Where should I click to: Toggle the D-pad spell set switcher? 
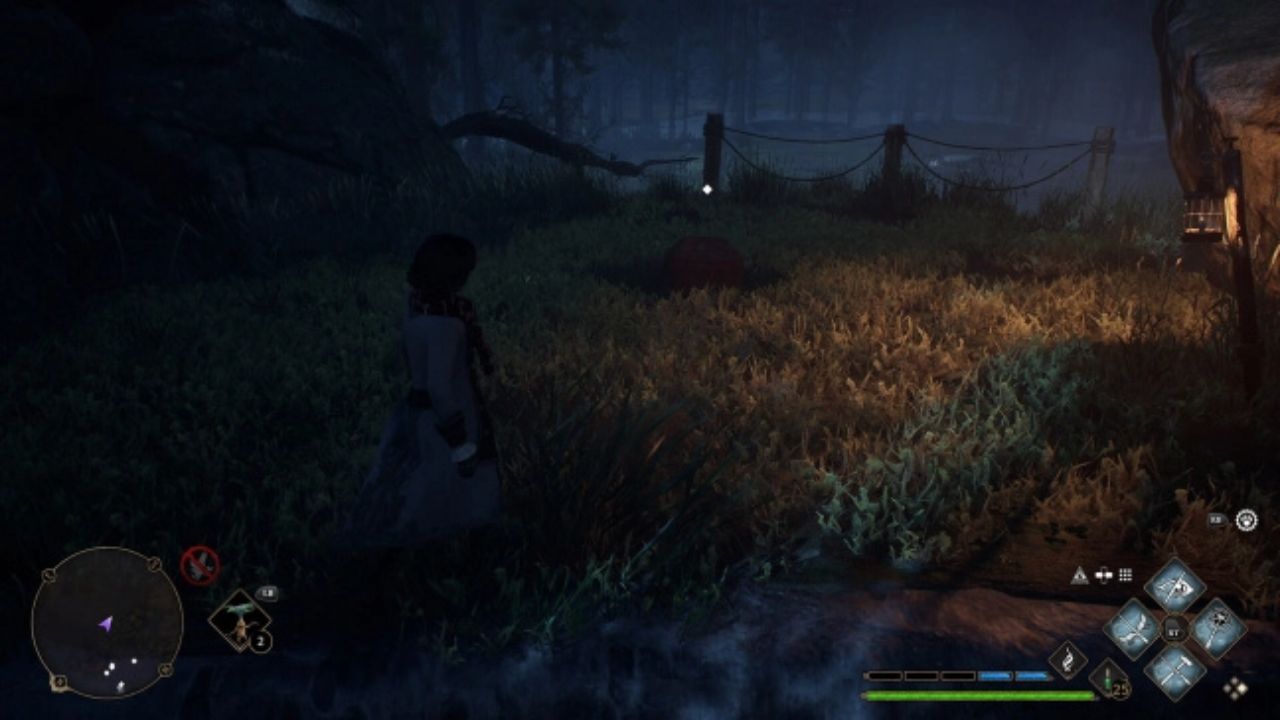1103,575
